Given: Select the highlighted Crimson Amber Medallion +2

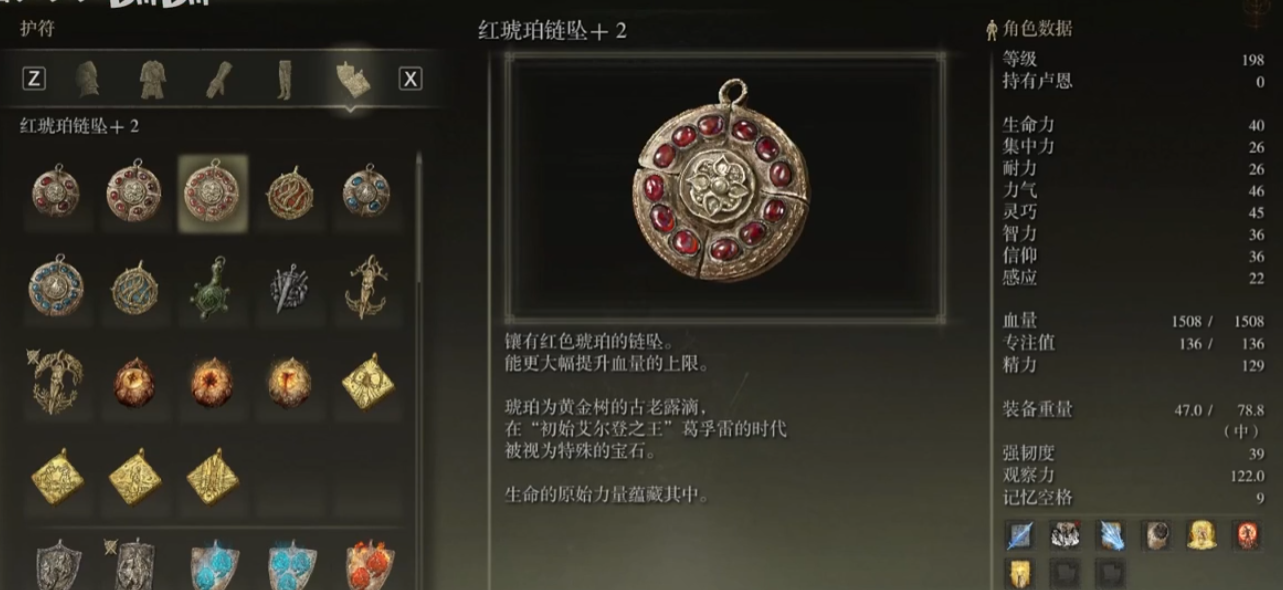Looking at the screenshot, I should click(212, 193).
